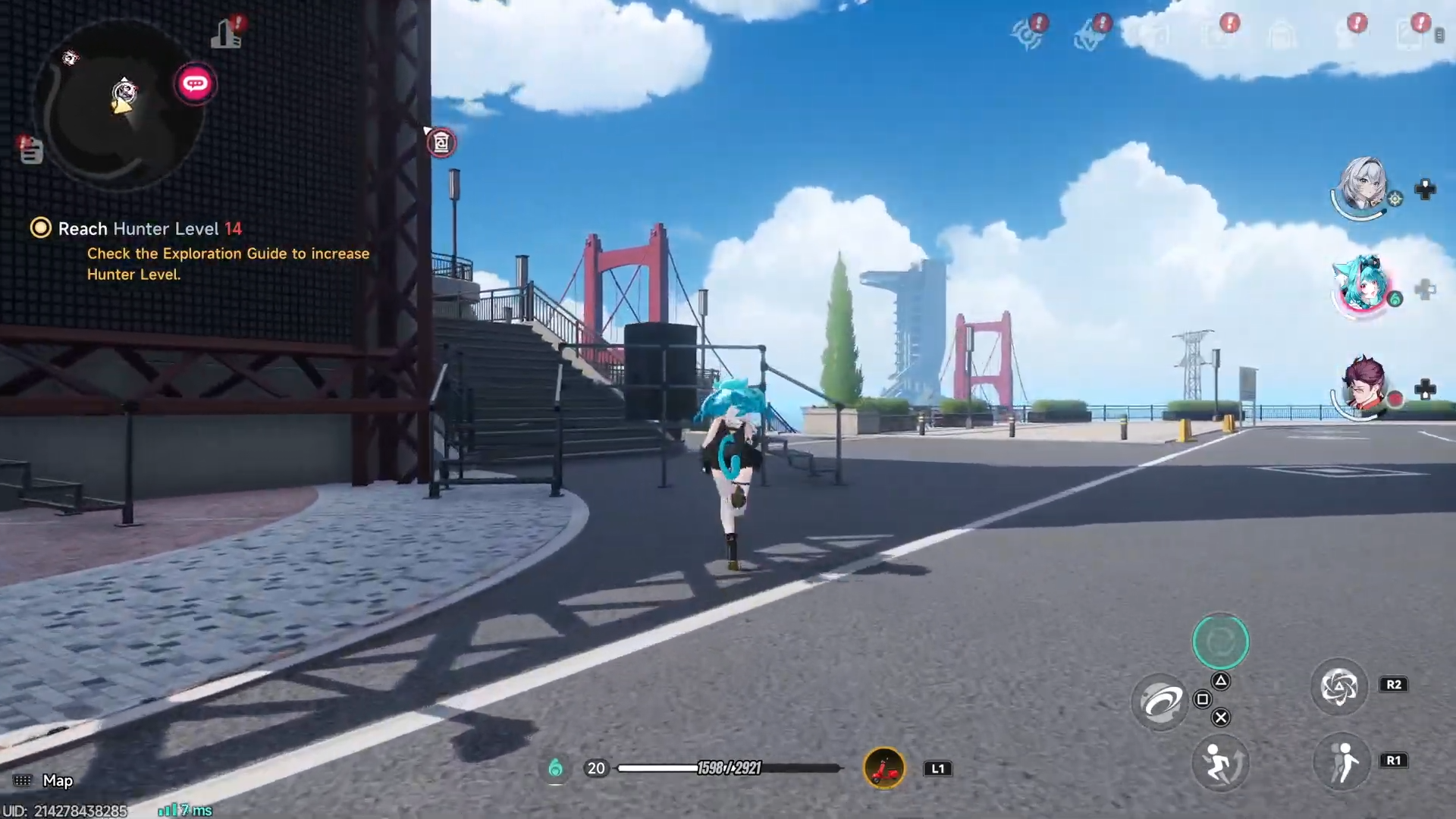Image resolution: width=1456 pixels, height=819 pixels.
Task: Summon the red scooter vehicle
Action: (x=884, y=769)
